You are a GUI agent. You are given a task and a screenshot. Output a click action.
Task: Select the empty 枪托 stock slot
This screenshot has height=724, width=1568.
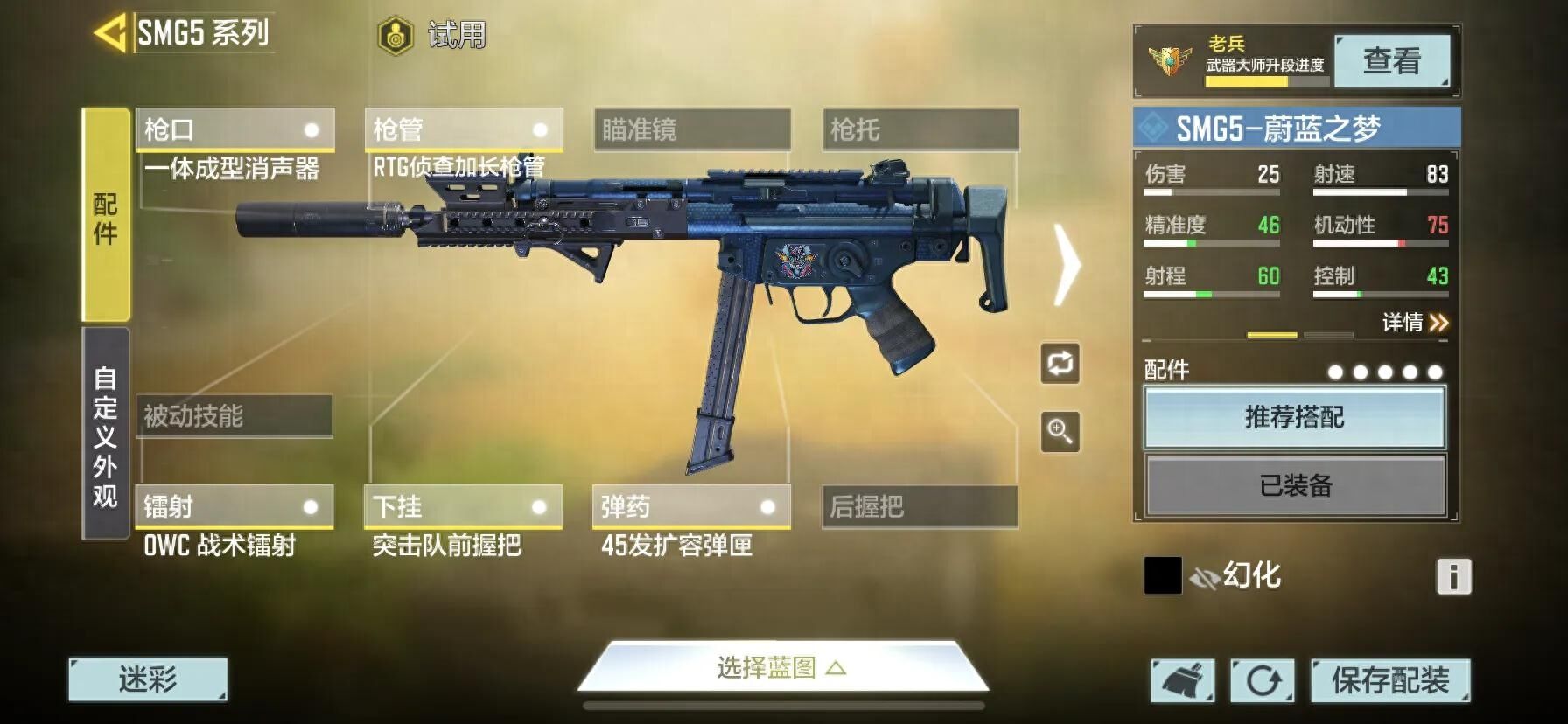point(920,130)
